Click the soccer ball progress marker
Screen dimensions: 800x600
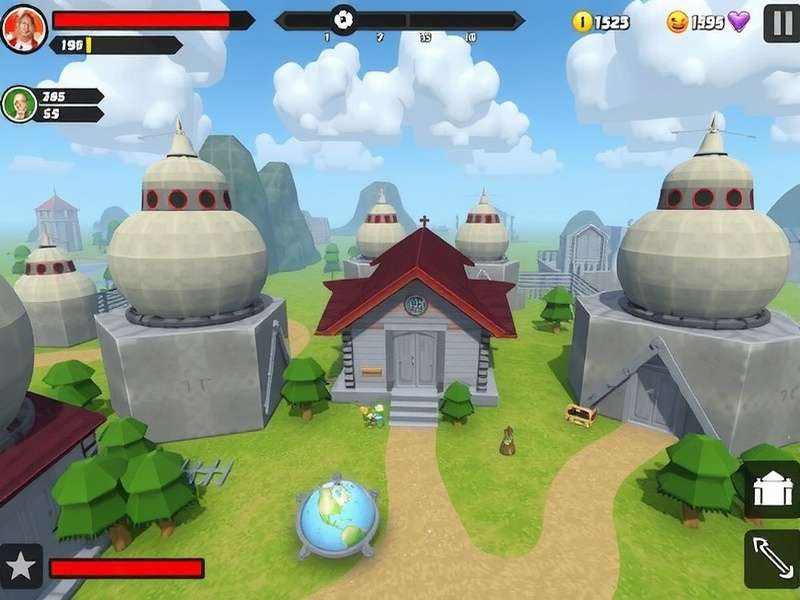(x=344, y=20)
